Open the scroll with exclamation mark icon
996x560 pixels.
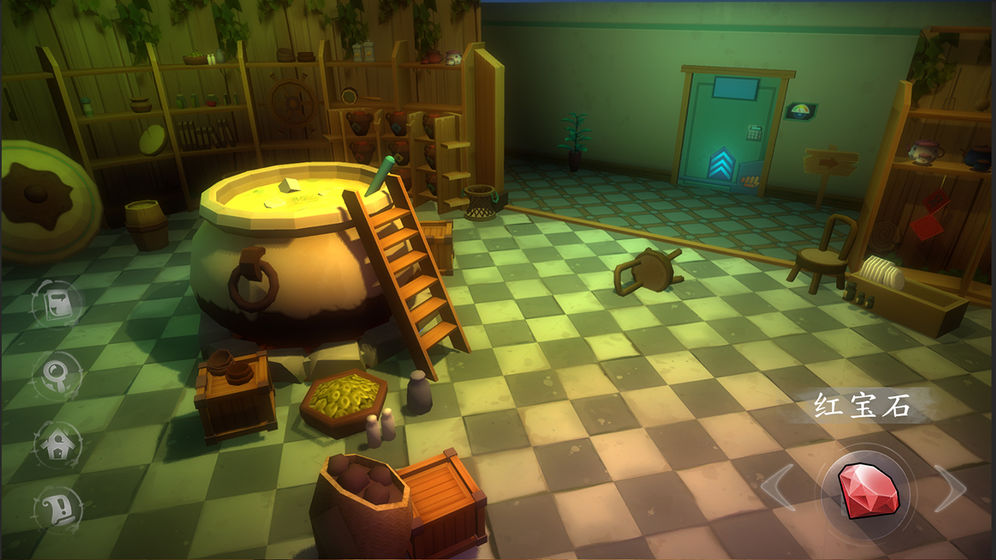57,511
